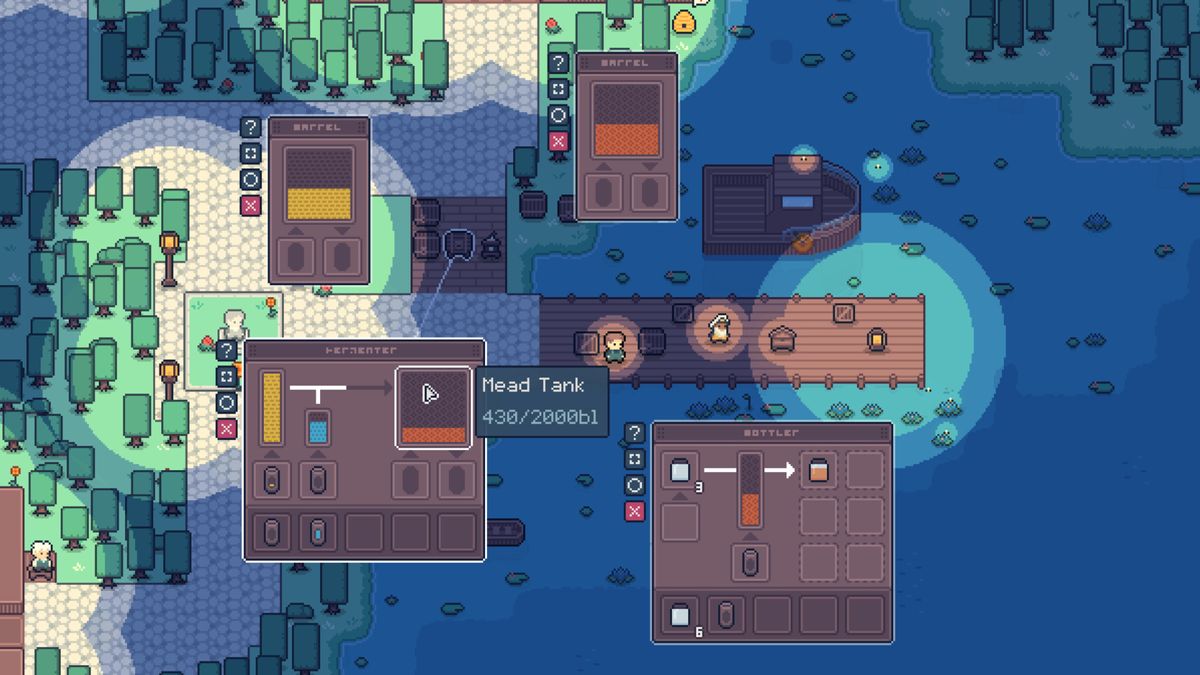Open help for the Fermenter panel
This screenshot has width=1200, height=675.
[227, 351]
